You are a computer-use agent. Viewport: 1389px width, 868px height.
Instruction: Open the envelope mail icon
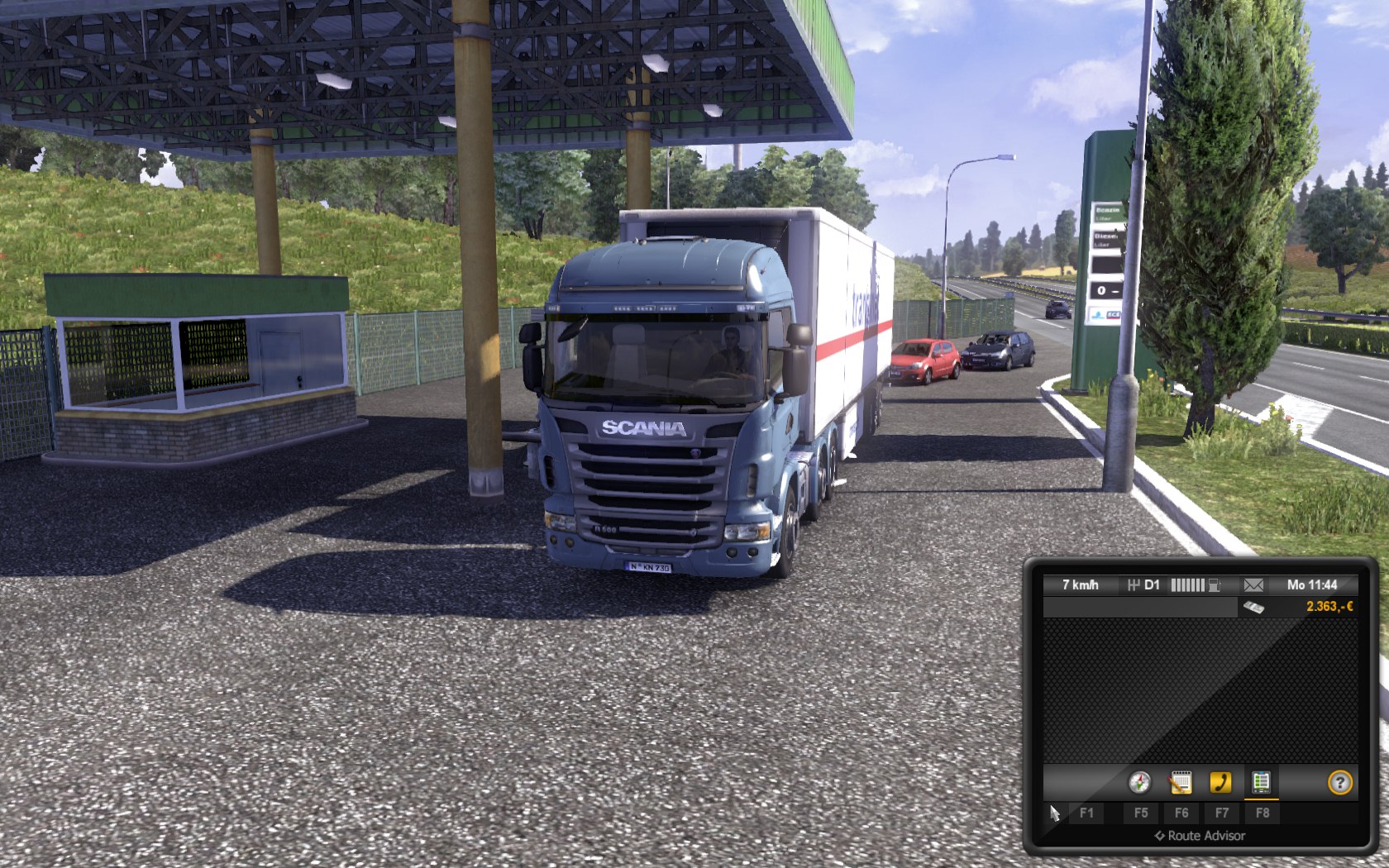[x=1253, y=585]
